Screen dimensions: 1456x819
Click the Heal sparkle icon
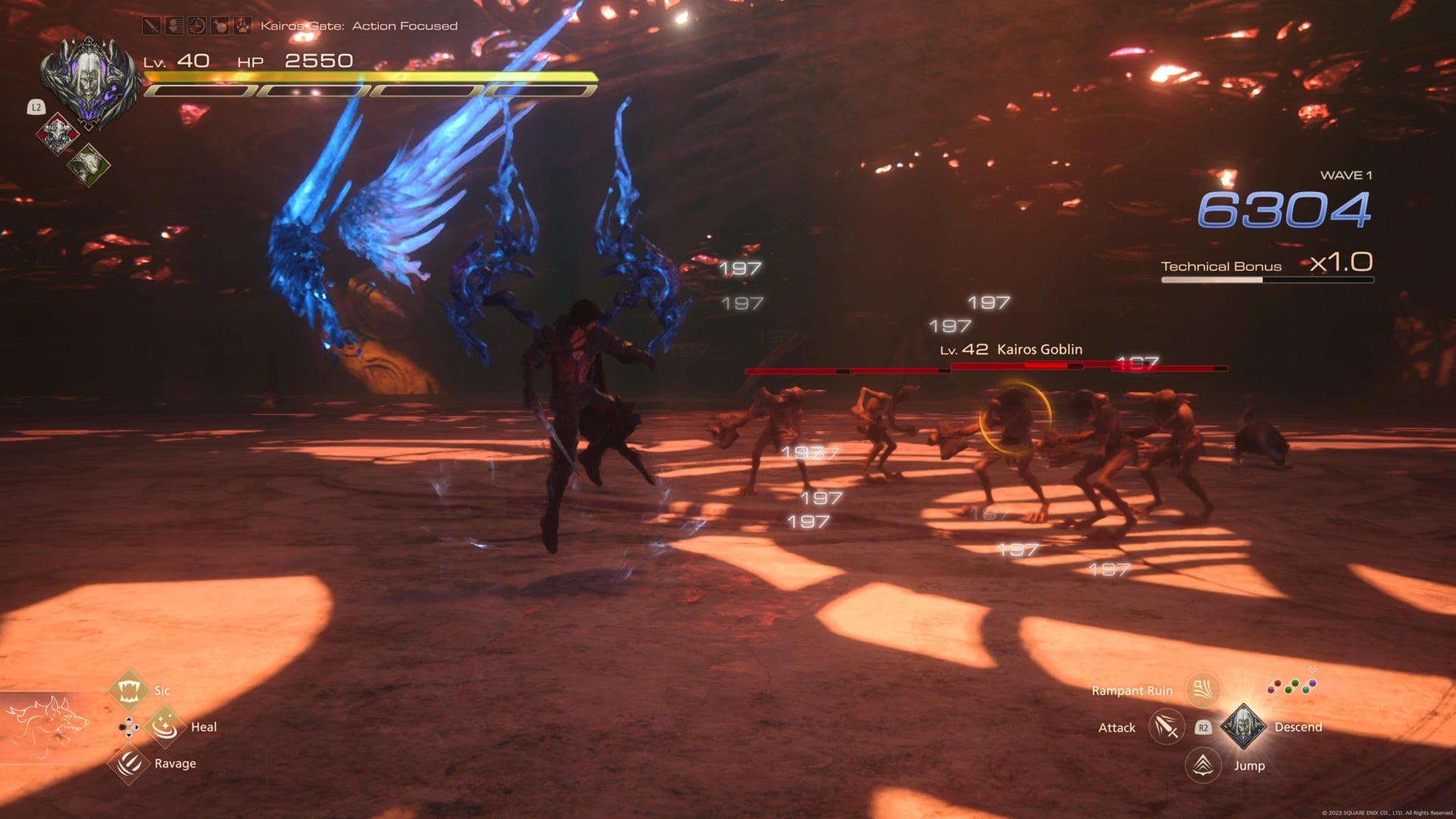click(165, 725)
